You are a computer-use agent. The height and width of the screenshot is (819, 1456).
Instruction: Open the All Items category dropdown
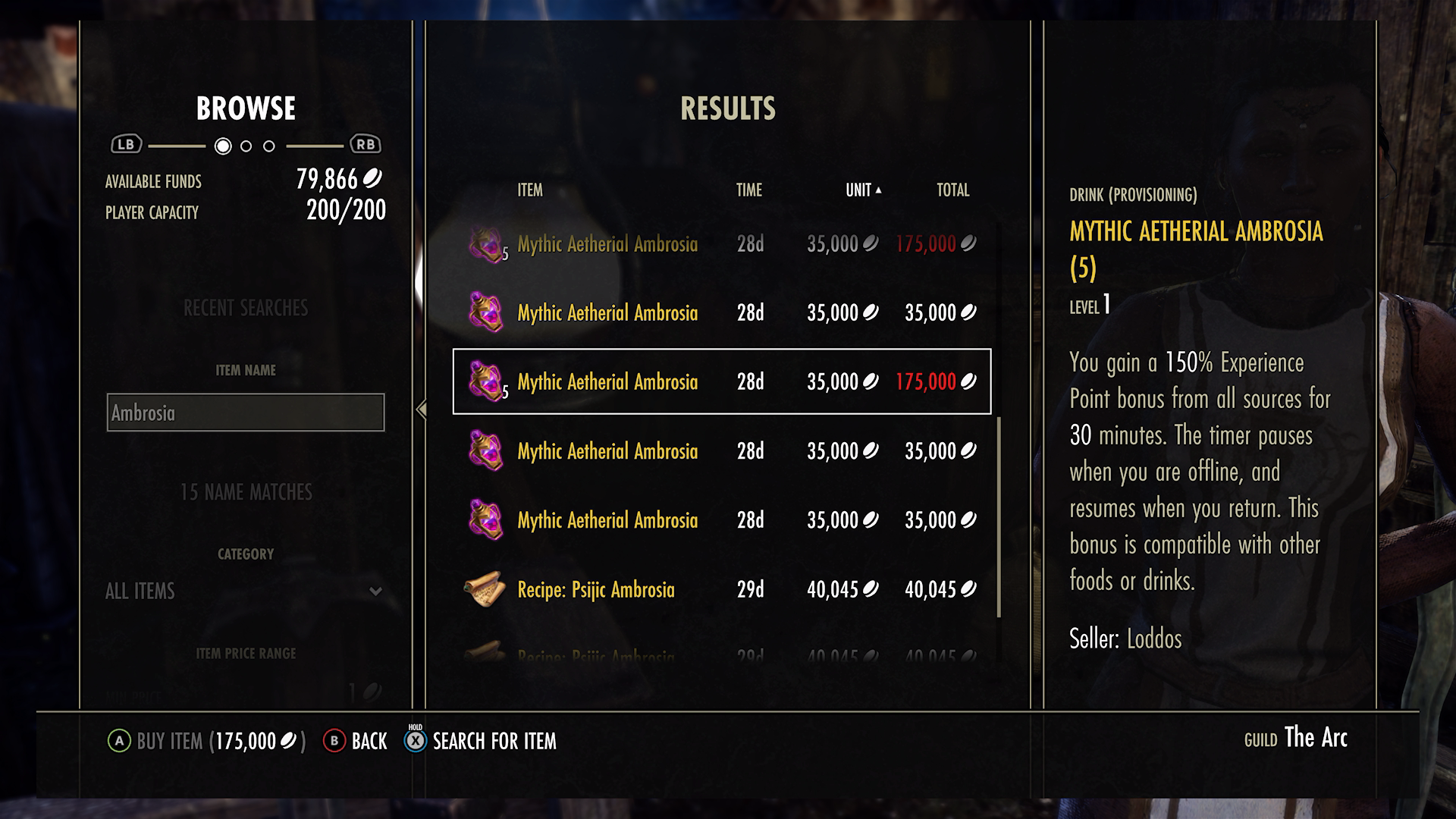[244, 591]
